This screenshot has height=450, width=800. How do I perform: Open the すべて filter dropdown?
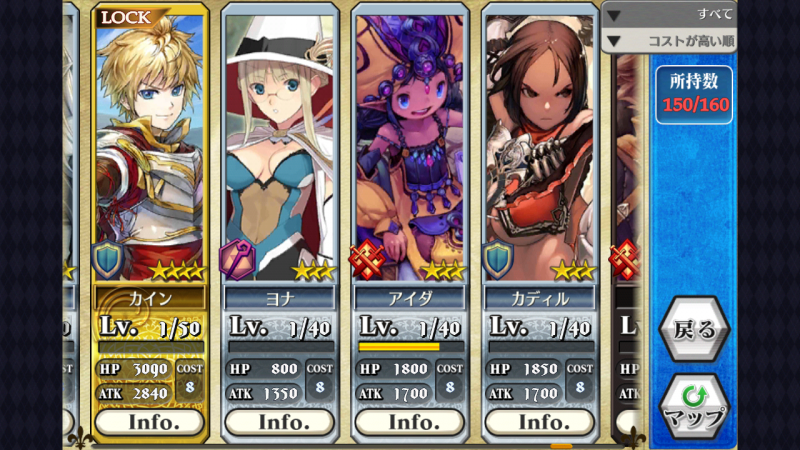(668, 14)
